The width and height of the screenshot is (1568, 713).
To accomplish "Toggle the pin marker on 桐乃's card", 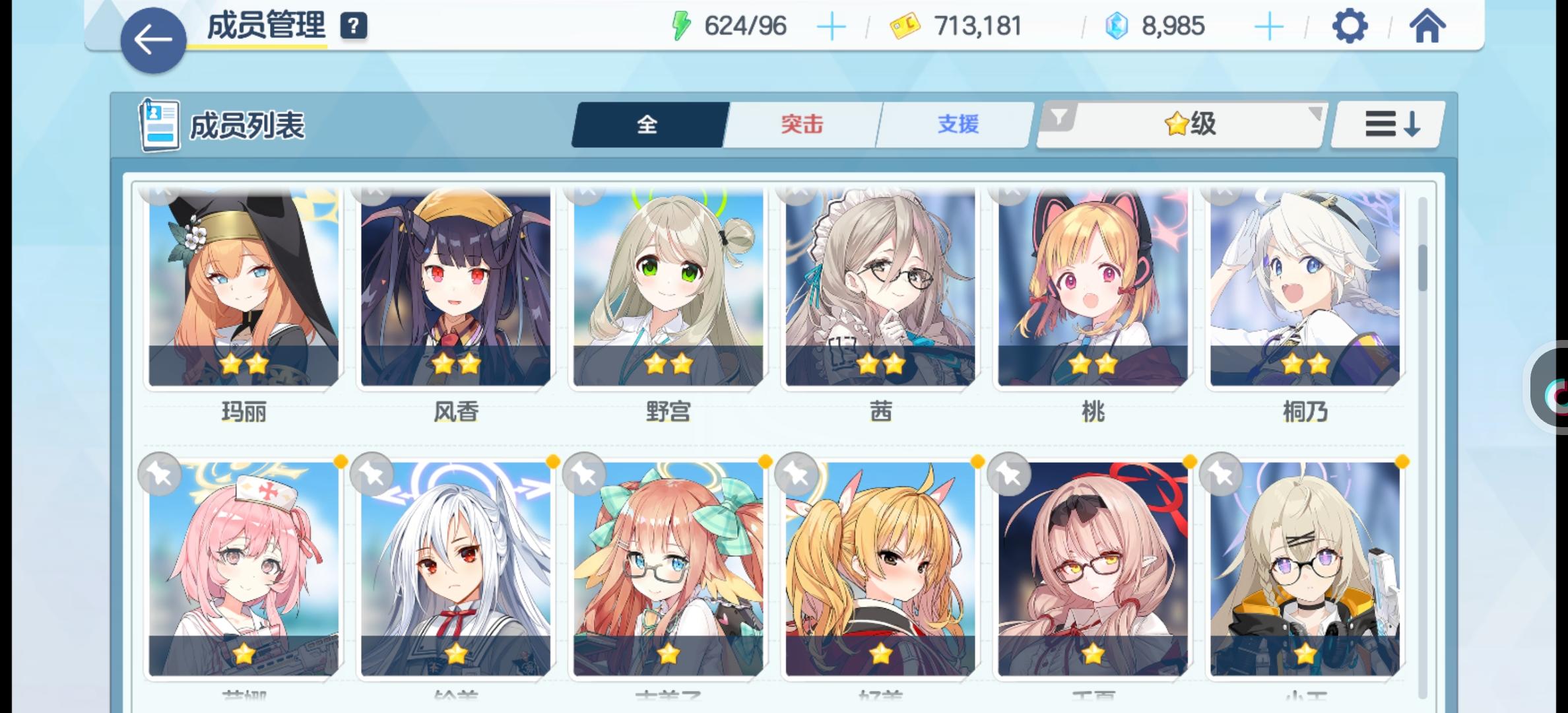I will [1221, 193].
